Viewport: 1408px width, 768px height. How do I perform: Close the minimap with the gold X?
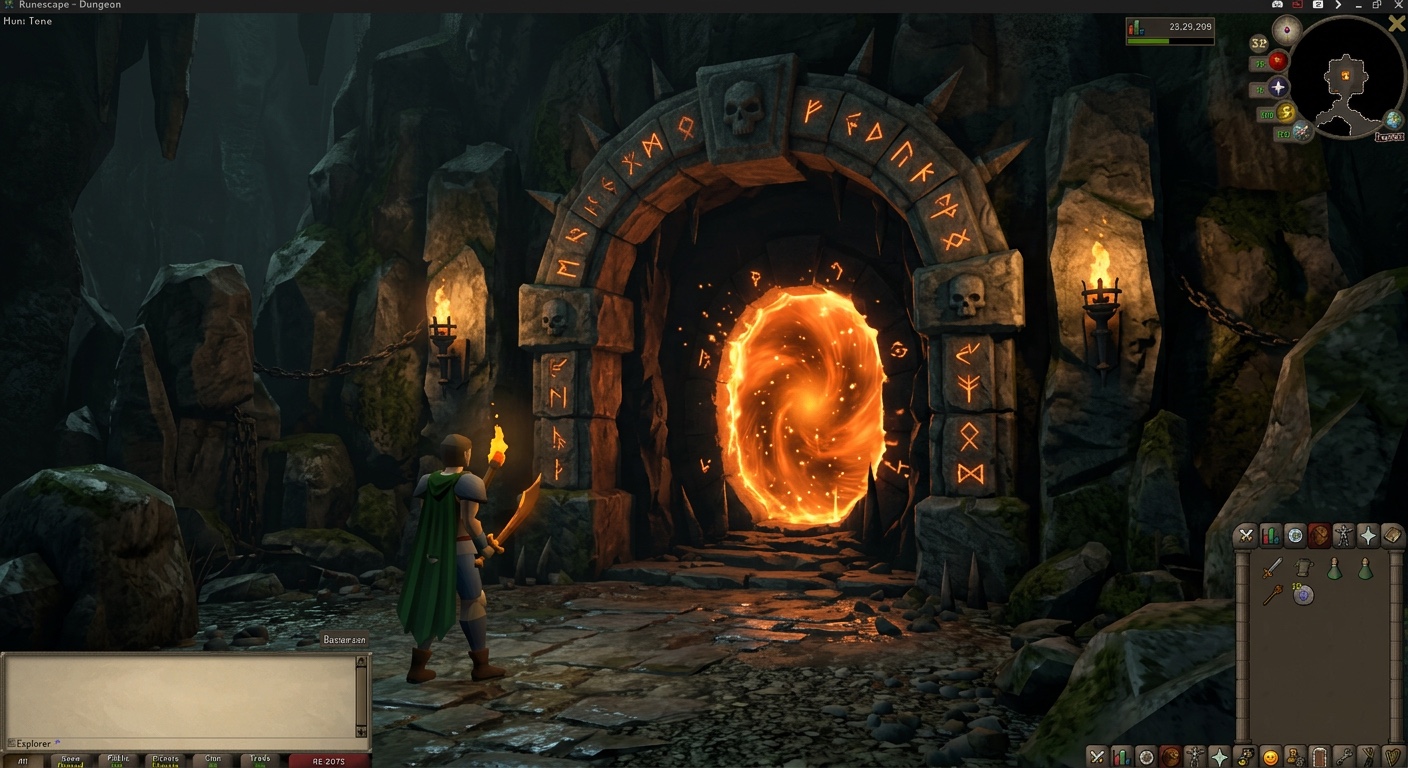pos(1397,24)
